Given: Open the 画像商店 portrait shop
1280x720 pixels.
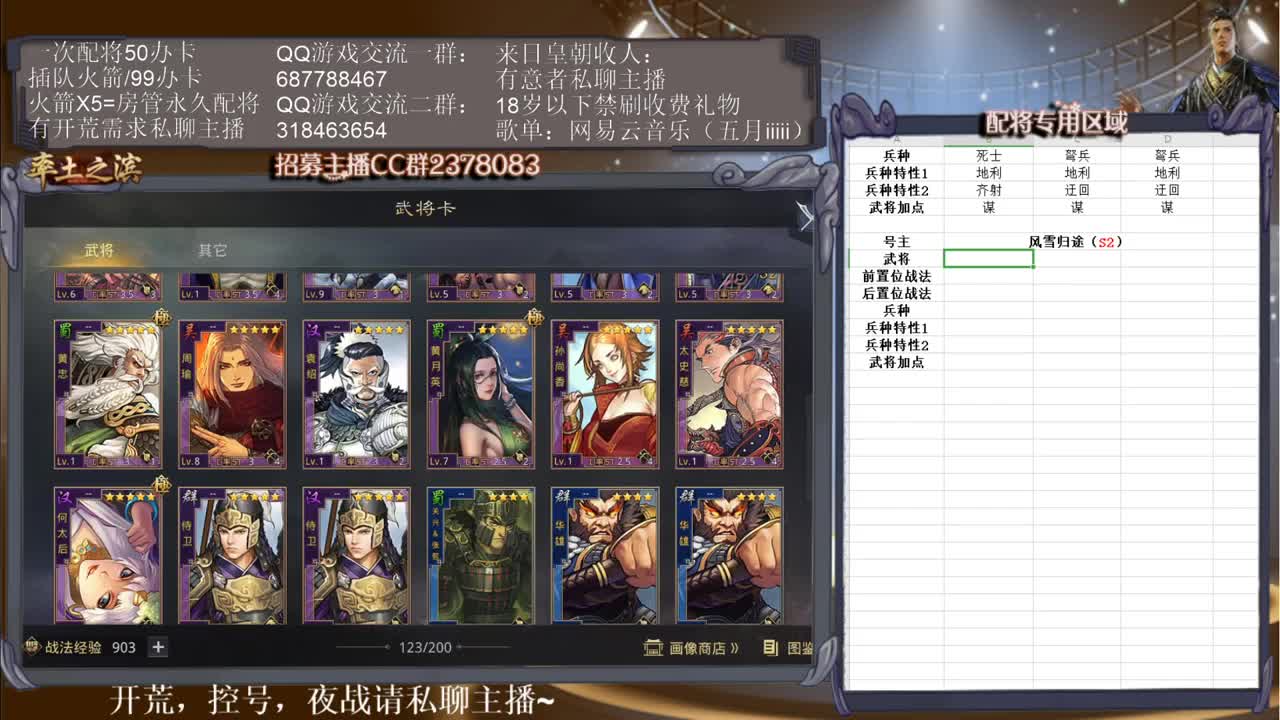Looking at the screenshot, I should pos(700,647).
